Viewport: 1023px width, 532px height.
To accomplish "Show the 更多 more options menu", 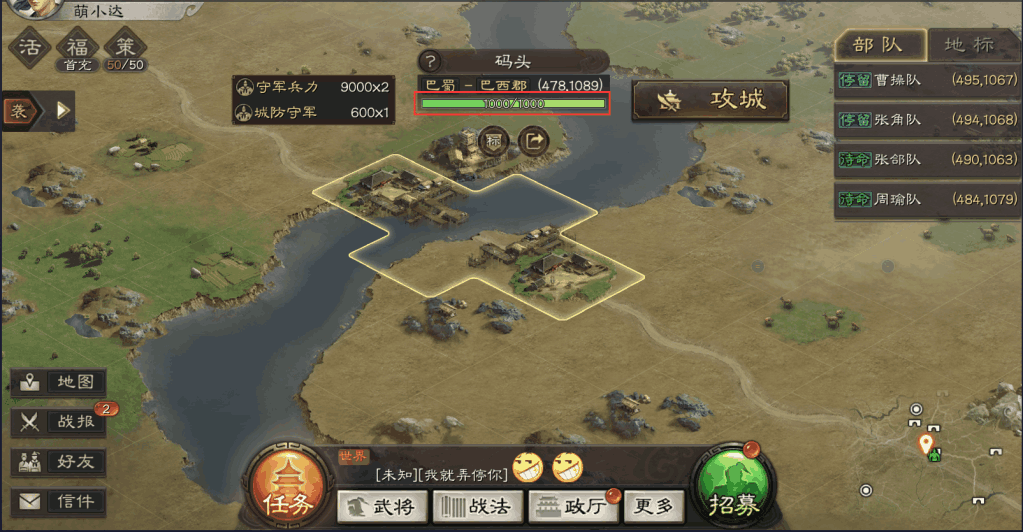I will (x=654, y=506).
